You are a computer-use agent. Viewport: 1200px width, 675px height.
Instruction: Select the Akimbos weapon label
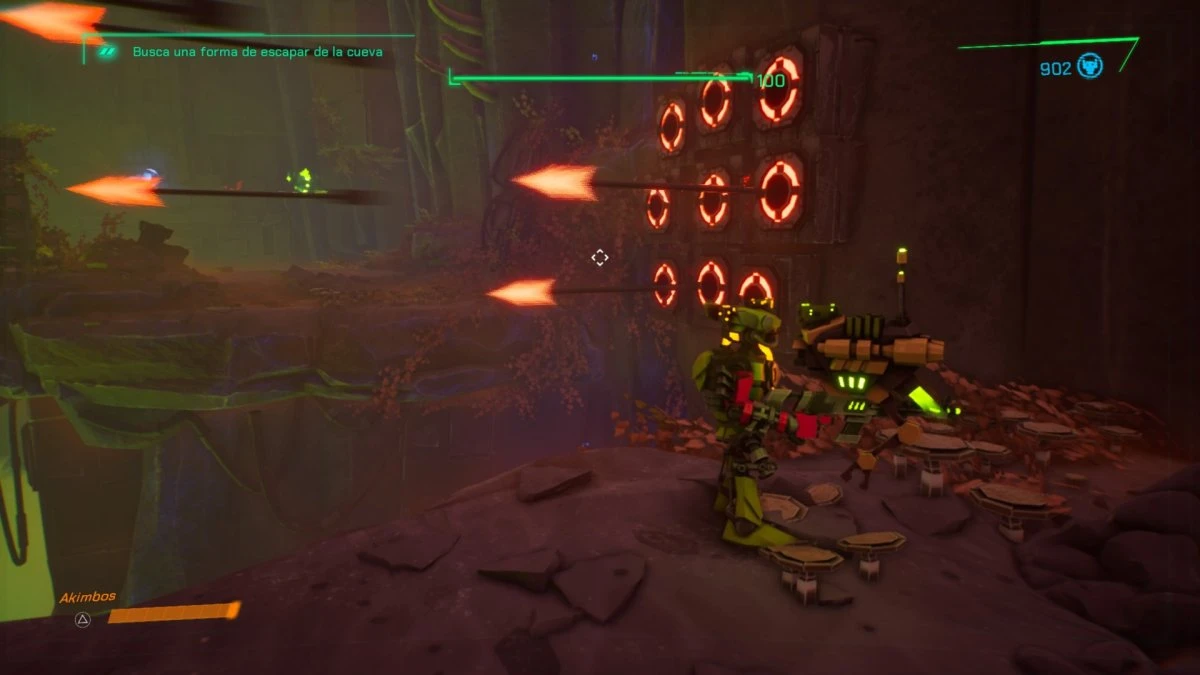89,596
